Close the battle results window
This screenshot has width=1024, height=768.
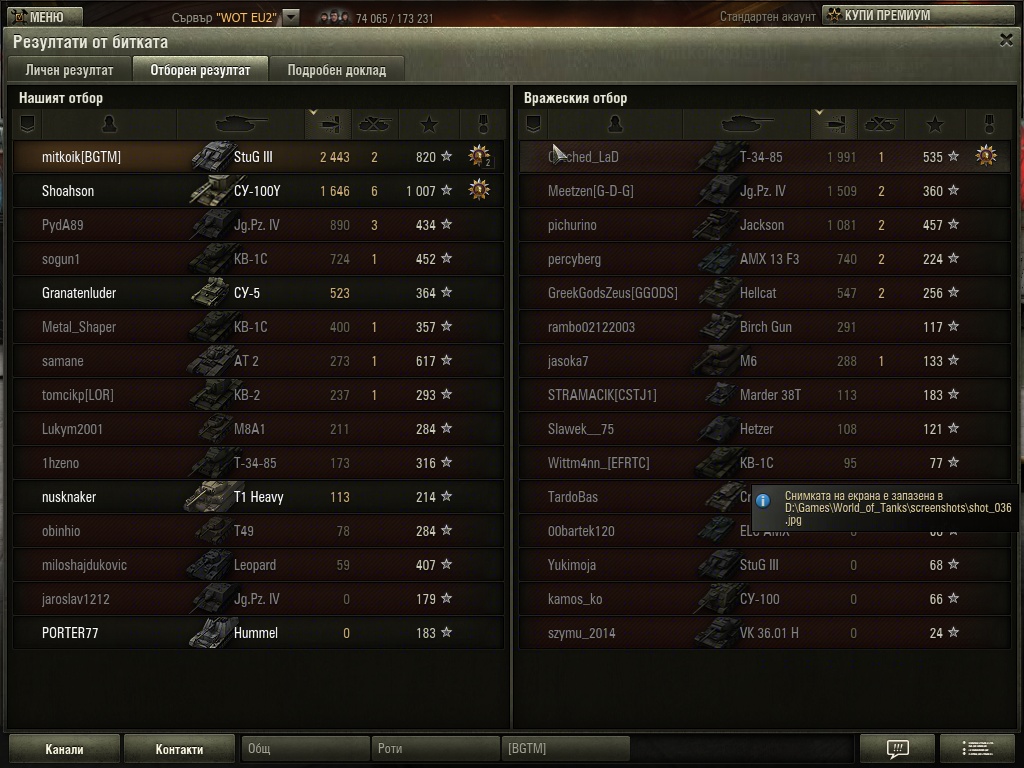pyautogui.click(x=1006, y=40)
